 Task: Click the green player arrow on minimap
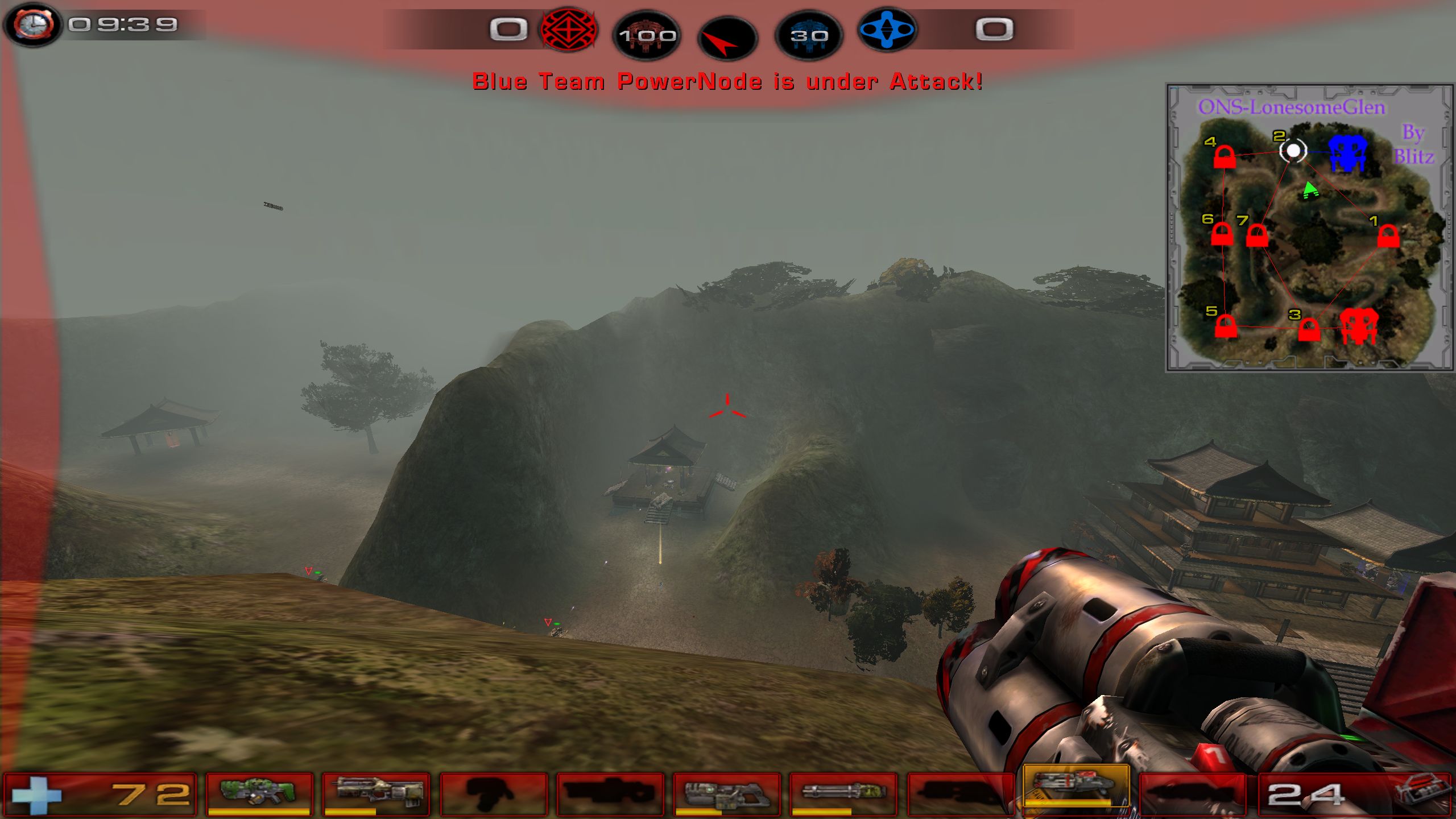(1310, 191)
